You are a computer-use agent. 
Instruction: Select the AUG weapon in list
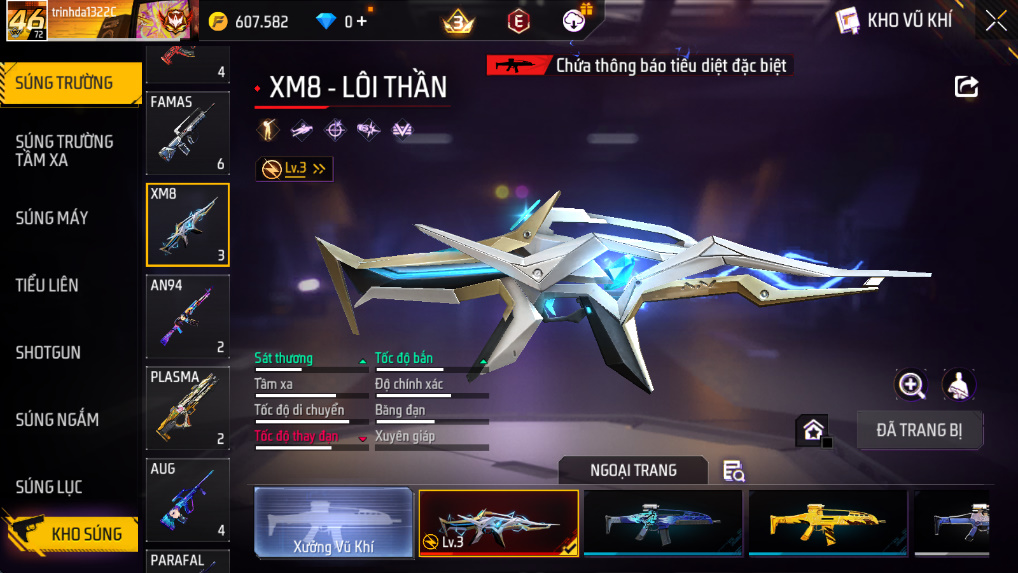pos(188,499)
